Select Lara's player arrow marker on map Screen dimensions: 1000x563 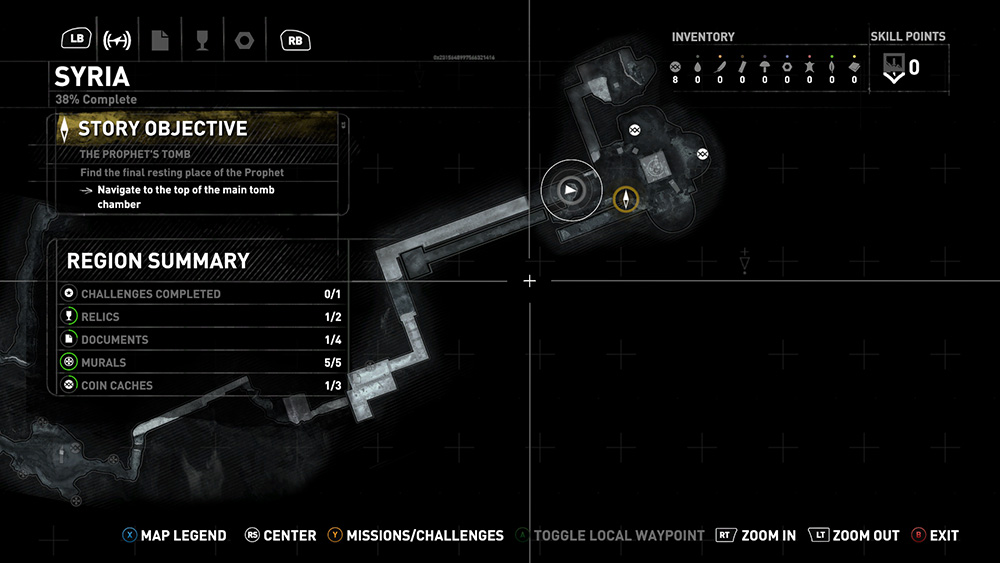point(570,188)
